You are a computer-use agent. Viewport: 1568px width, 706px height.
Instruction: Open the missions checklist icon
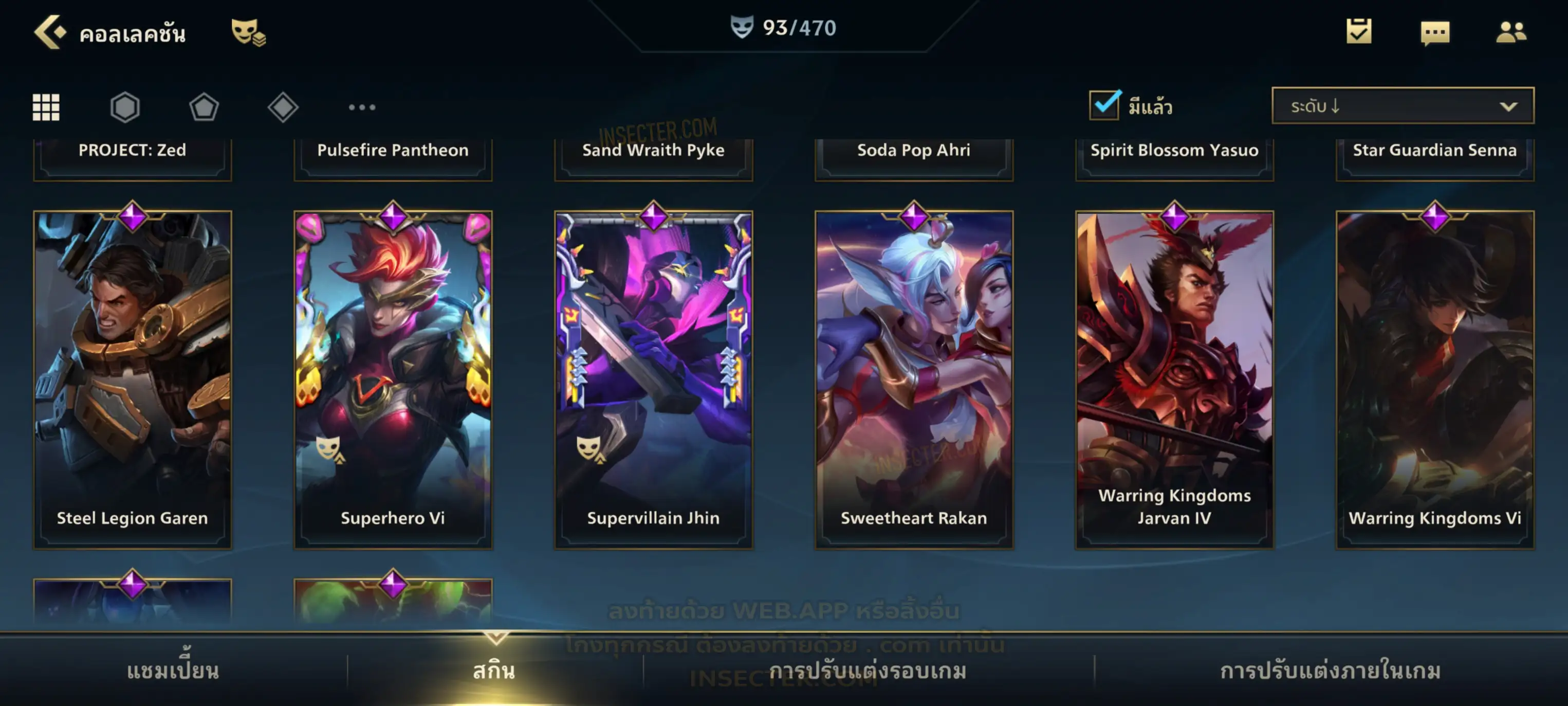1358,32
